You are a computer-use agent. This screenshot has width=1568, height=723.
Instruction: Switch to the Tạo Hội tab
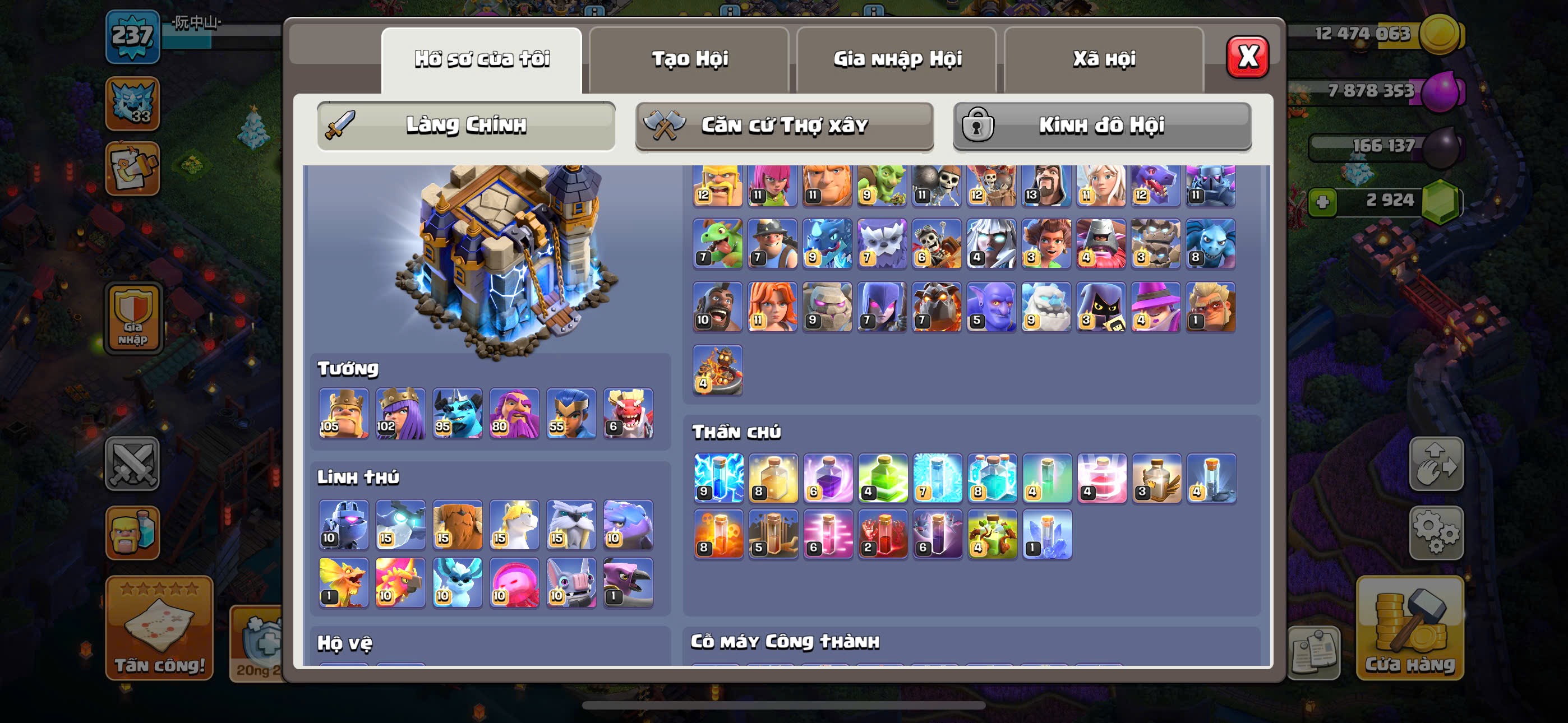tap(689, 59)
